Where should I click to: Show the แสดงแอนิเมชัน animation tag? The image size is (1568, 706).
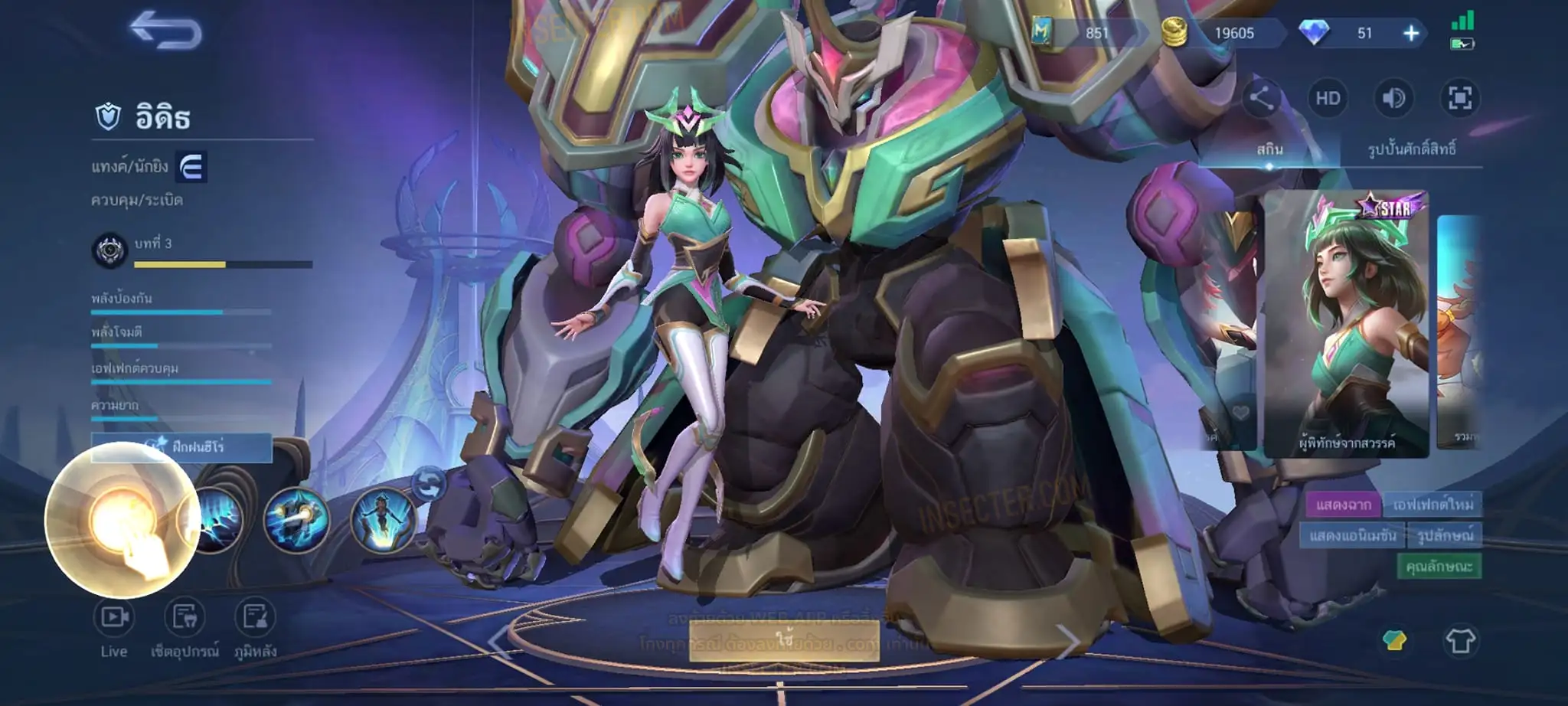pos(1353,535)
